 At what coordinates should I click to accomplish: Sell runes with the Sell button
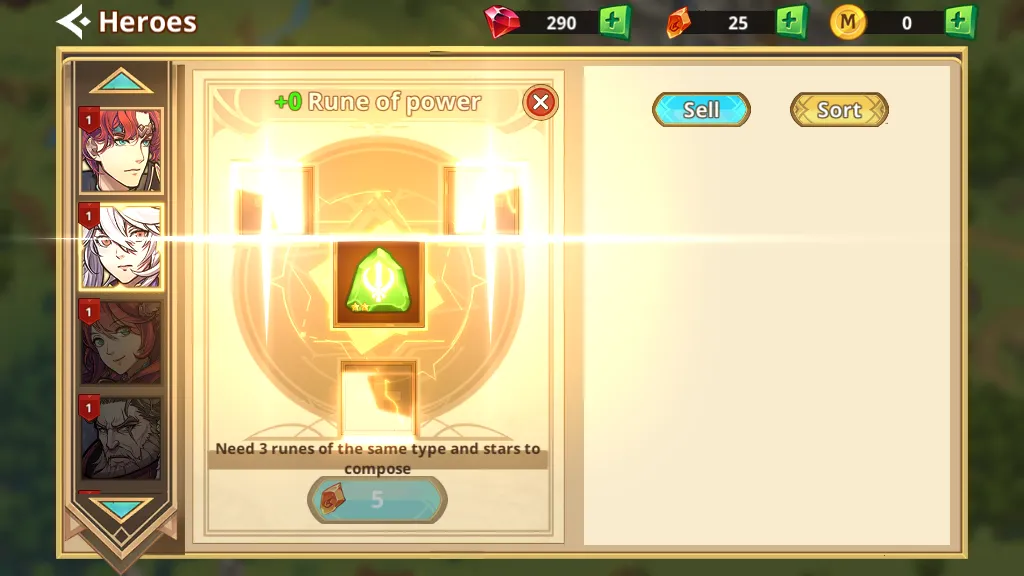tap(701, 110)
